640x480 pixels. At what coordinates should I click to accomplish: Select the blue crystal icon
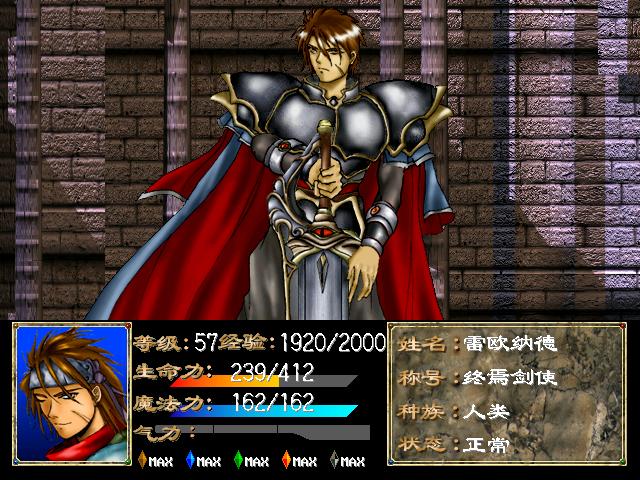[x=190, y=460]
